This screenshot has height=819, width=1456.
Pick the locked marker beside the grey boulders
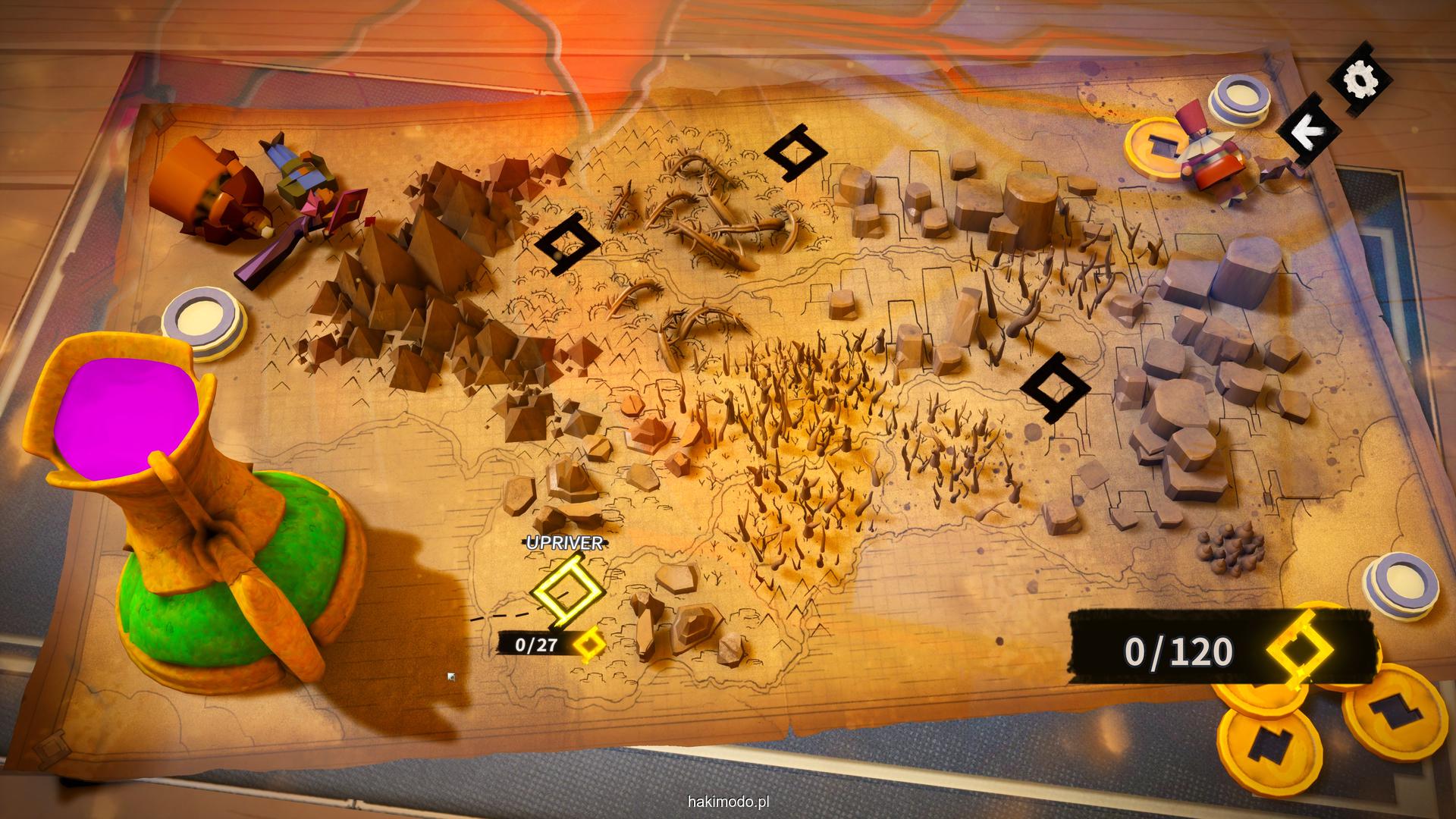pyautogui.click(x=1054, y=388)
